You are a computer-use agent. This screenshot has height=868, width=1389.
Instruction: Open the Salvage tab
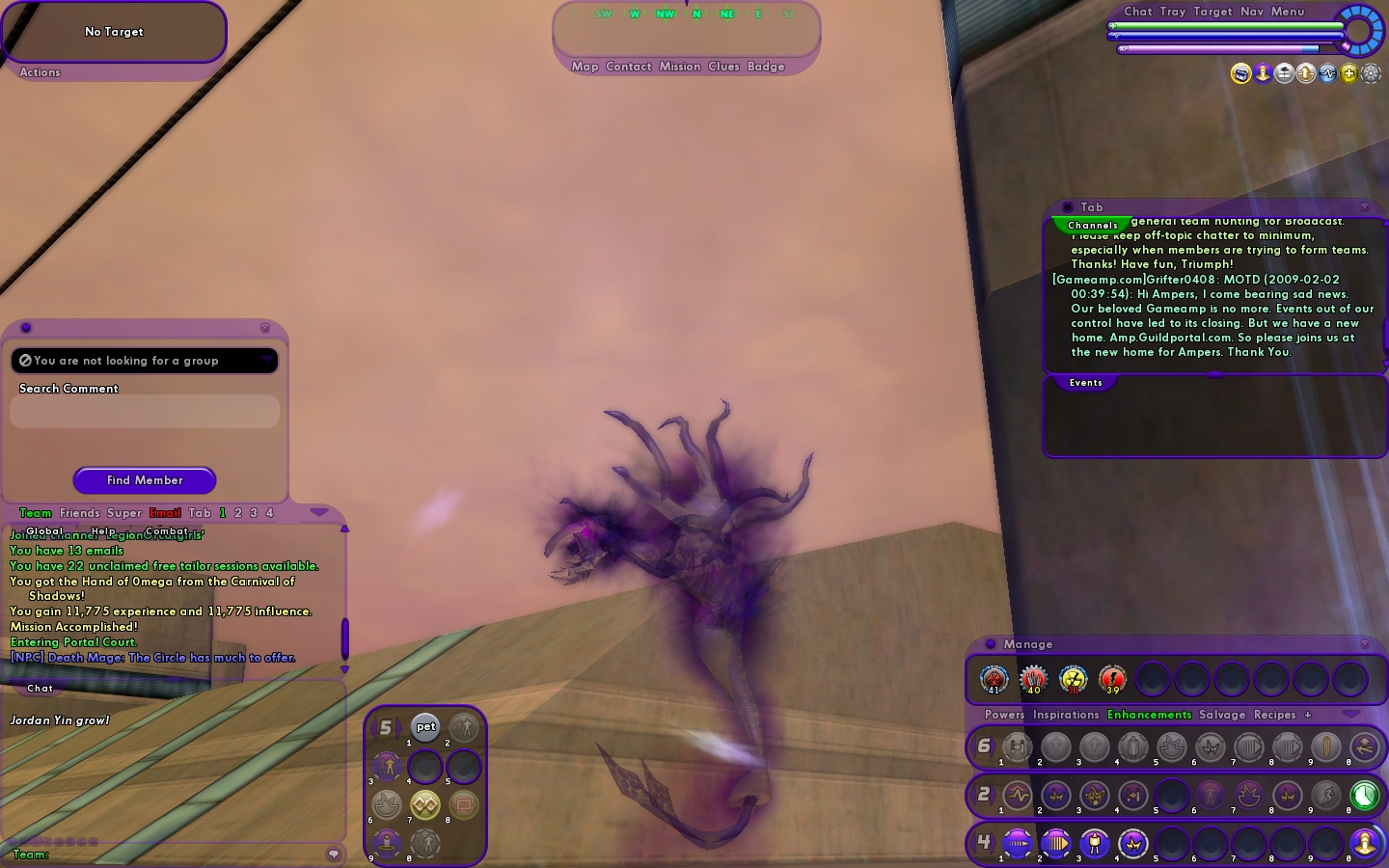(x=1222, y=715)
